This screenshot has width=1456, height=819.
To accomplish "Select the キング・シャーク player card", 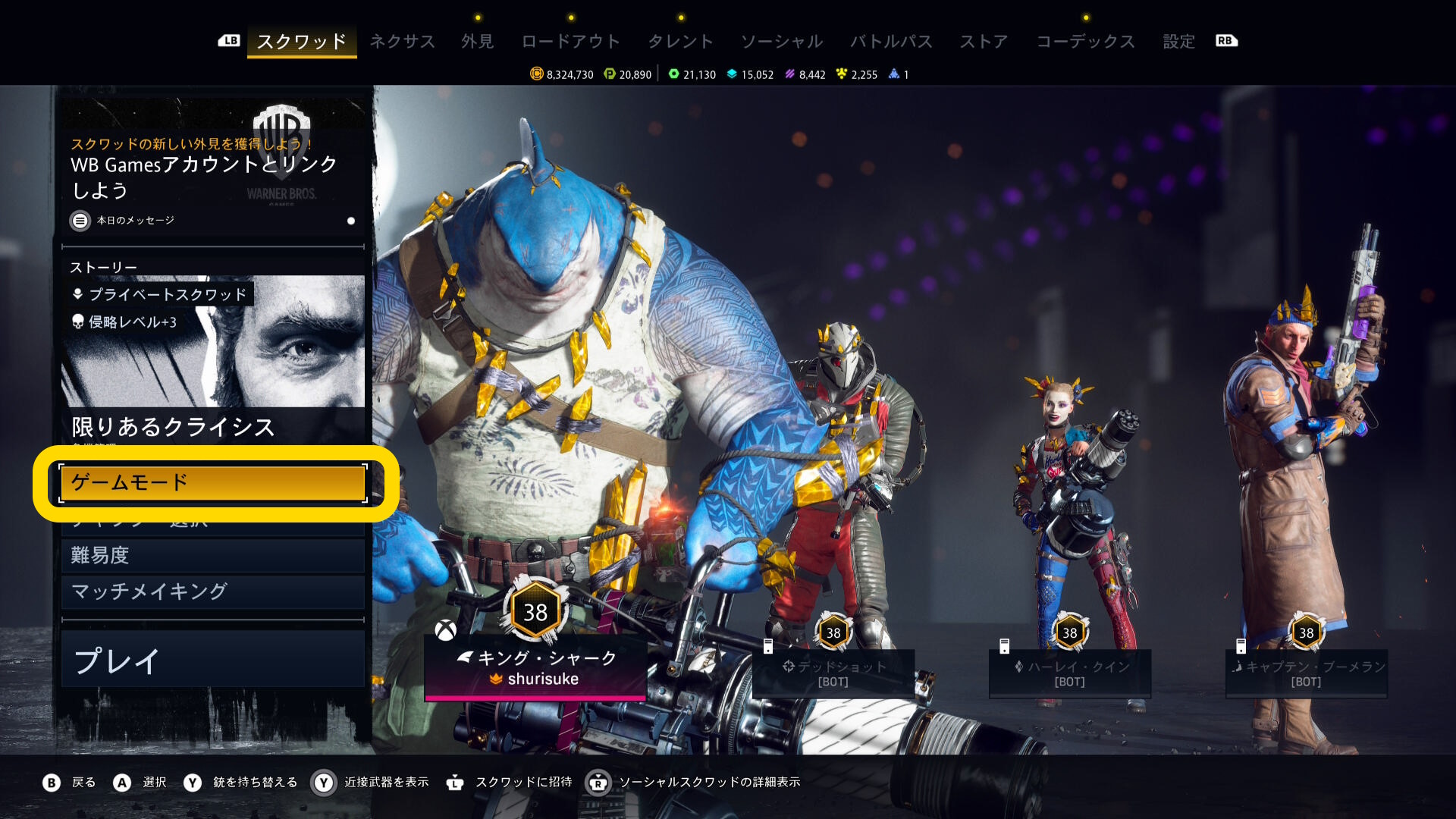I will (535, 668).
